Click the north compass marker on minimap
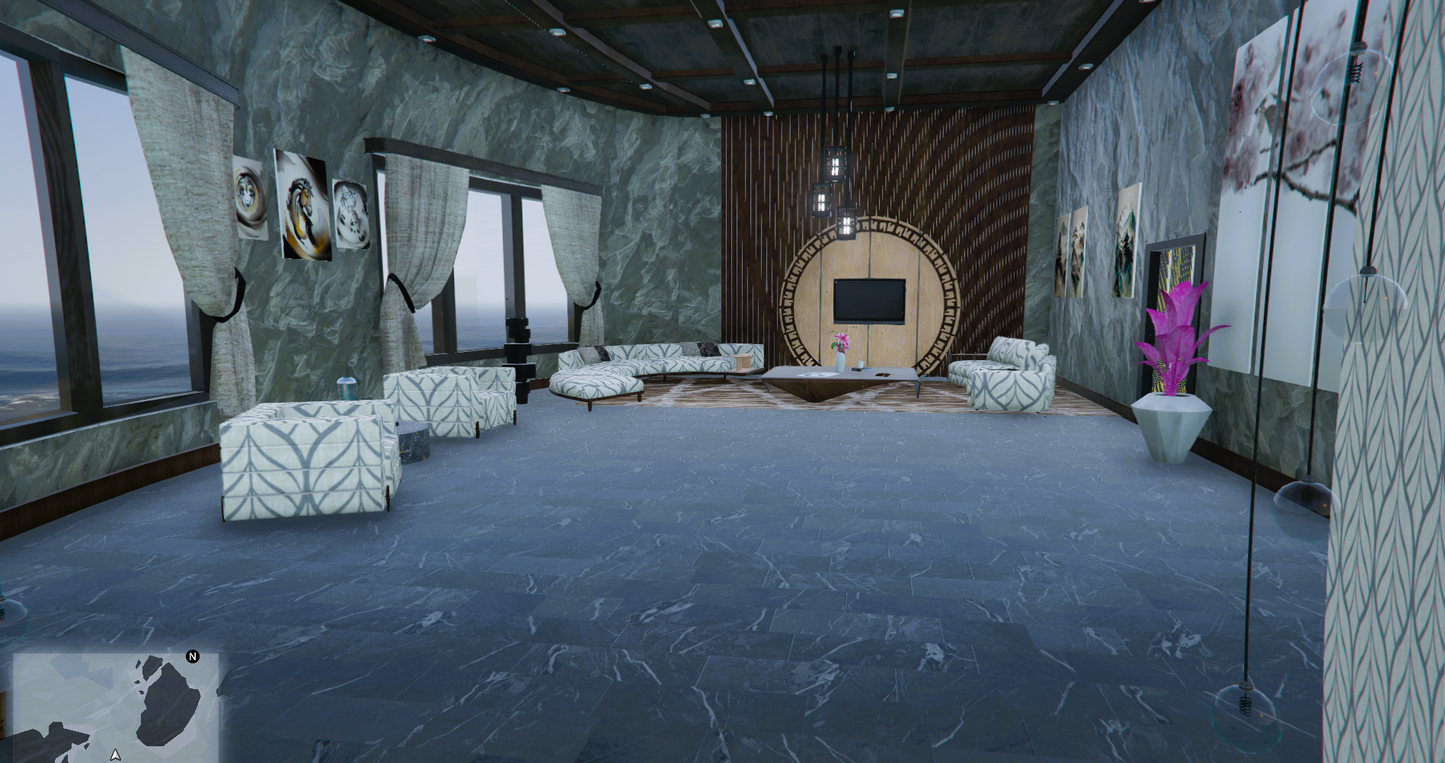This screenshot has height=763, width=1445. coord(193,657)
